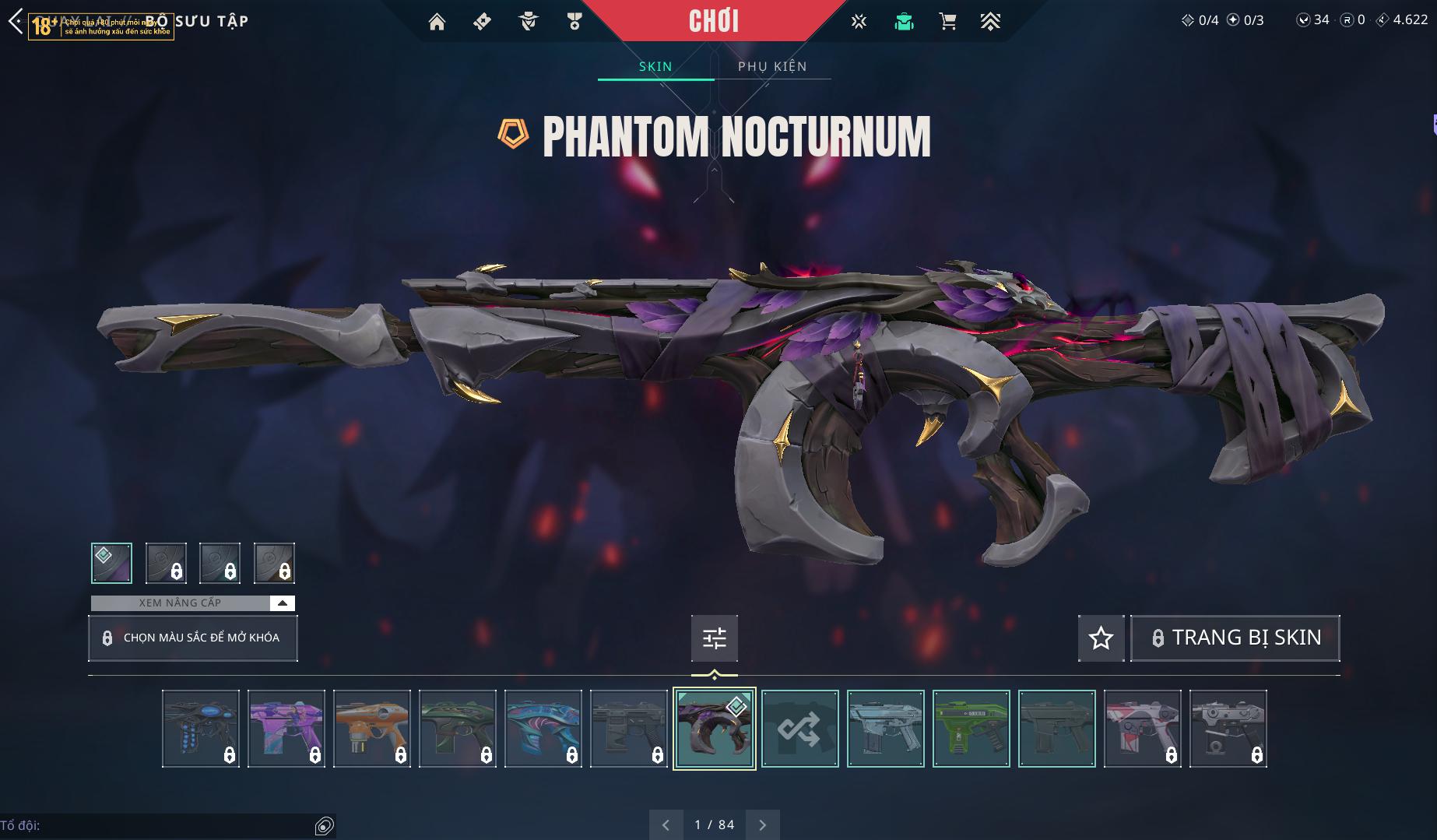This screenshot has width=1437, height=840.
Task: Go to the previous skin page
Action: 666,824
